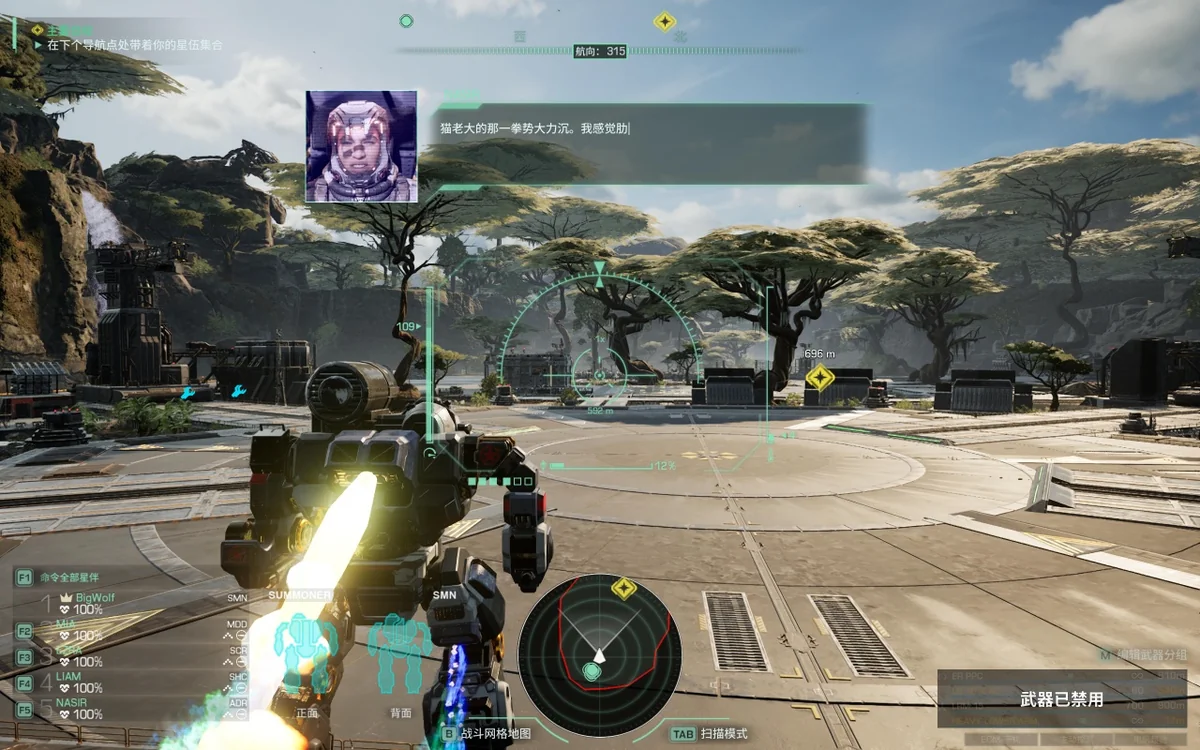Click the rear (背面) mech armor diagram
Screen dimensions: 1200x750
pos(400,655)
